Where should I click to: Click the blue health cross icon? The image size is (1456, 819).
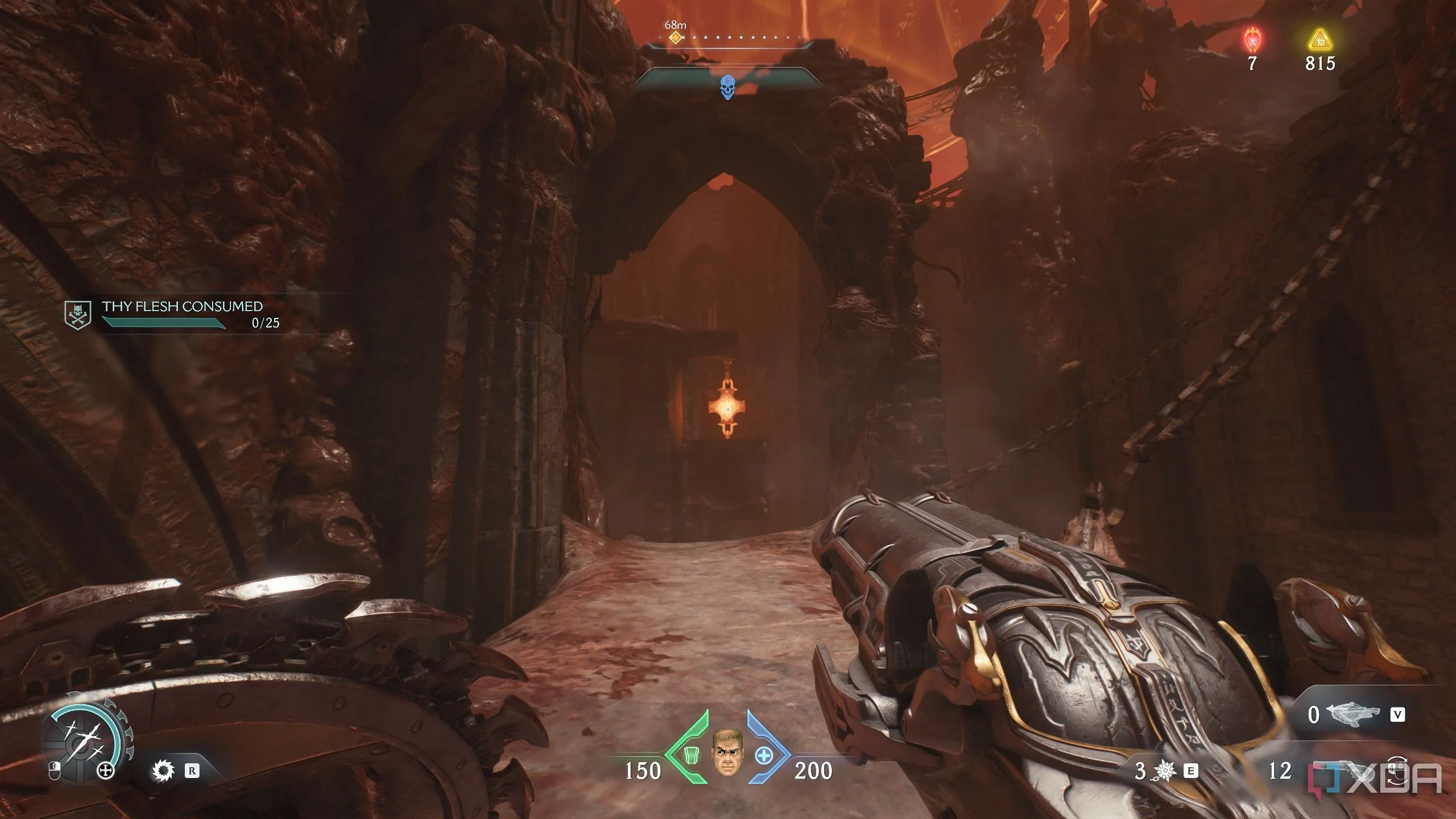763,755
